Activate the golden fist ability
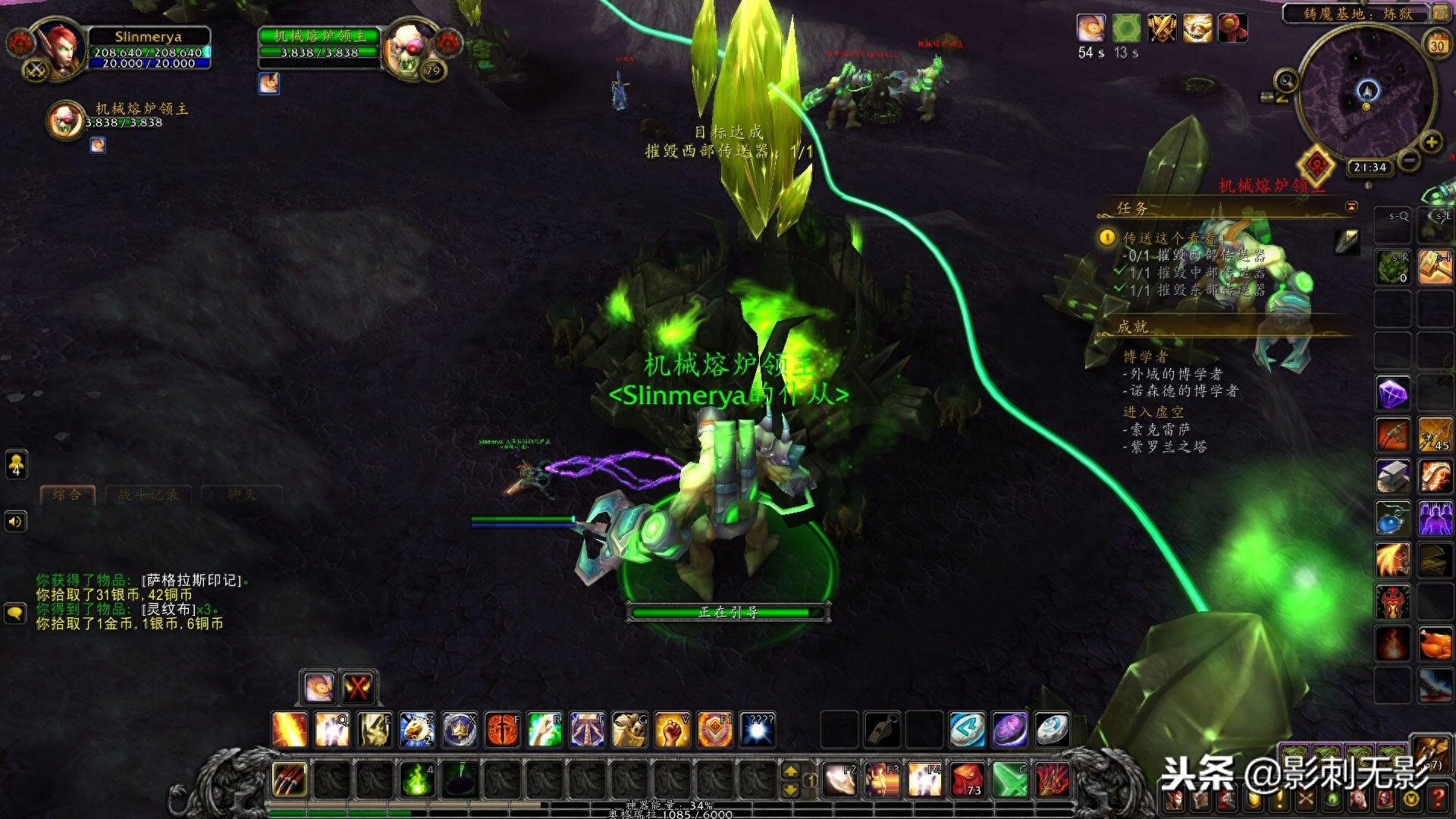 pyautogui.click(x=672, y=730)
